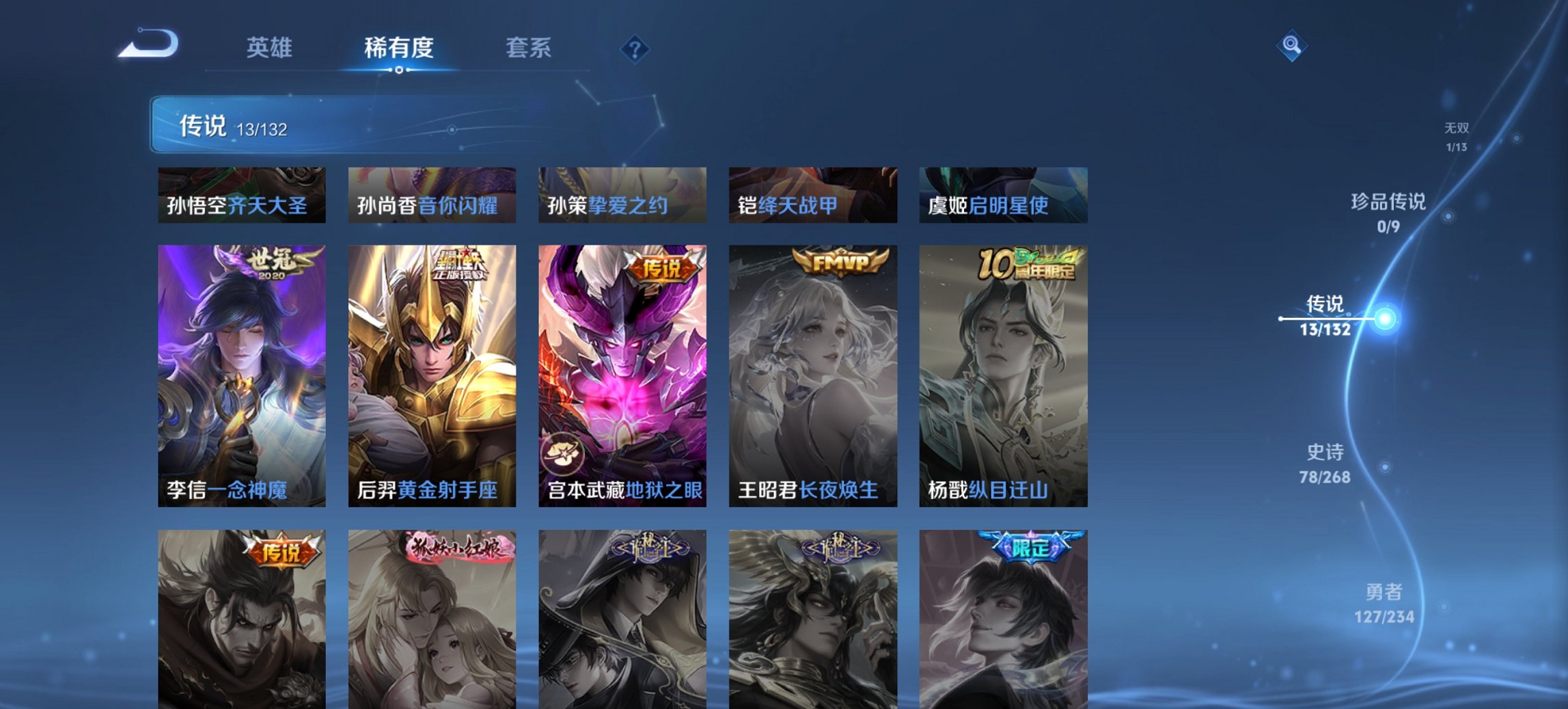Open the 虞姬 启明星使 skin entry
Image resolution: width=1568 pixels, height=709 pixels.
1004,195
